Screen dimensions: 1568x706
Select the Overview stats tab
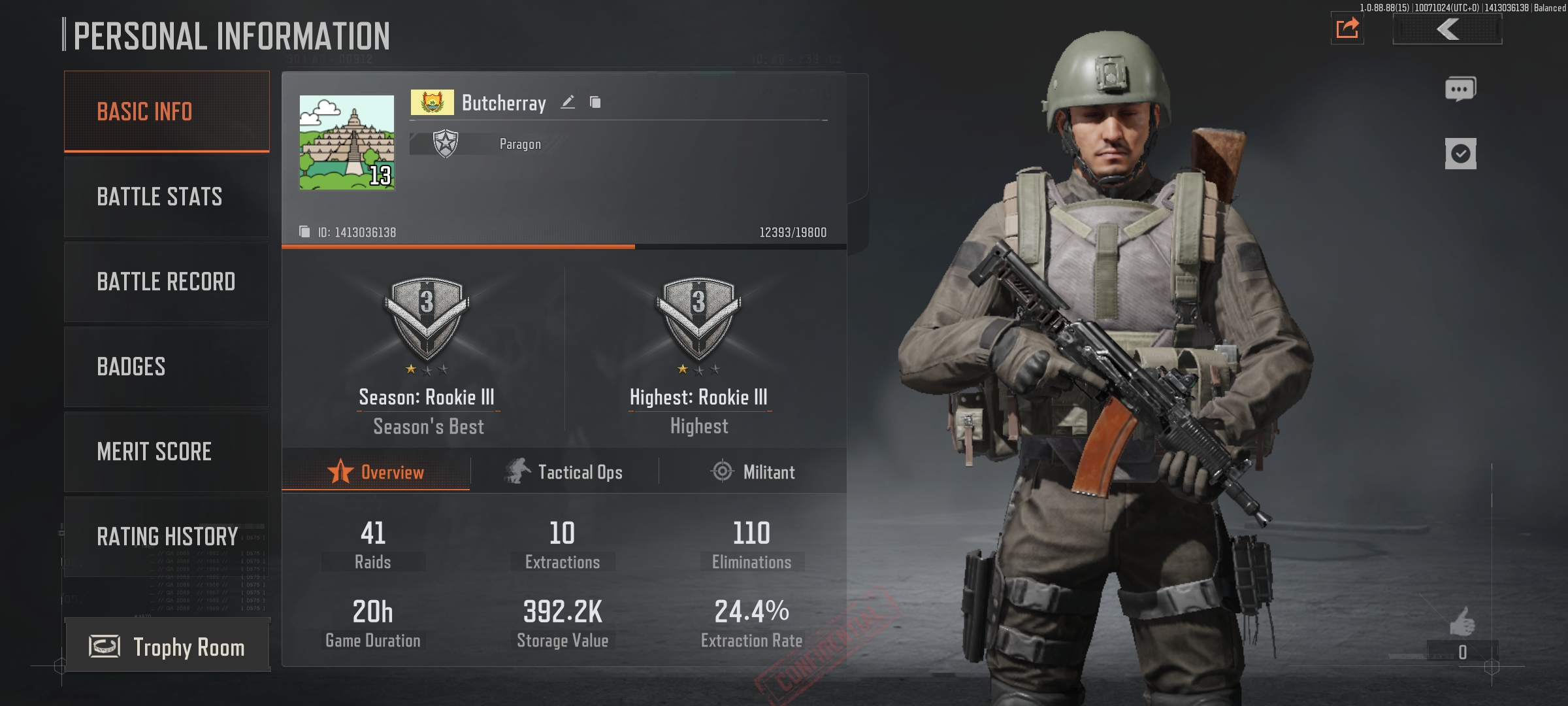pos(376,472)
